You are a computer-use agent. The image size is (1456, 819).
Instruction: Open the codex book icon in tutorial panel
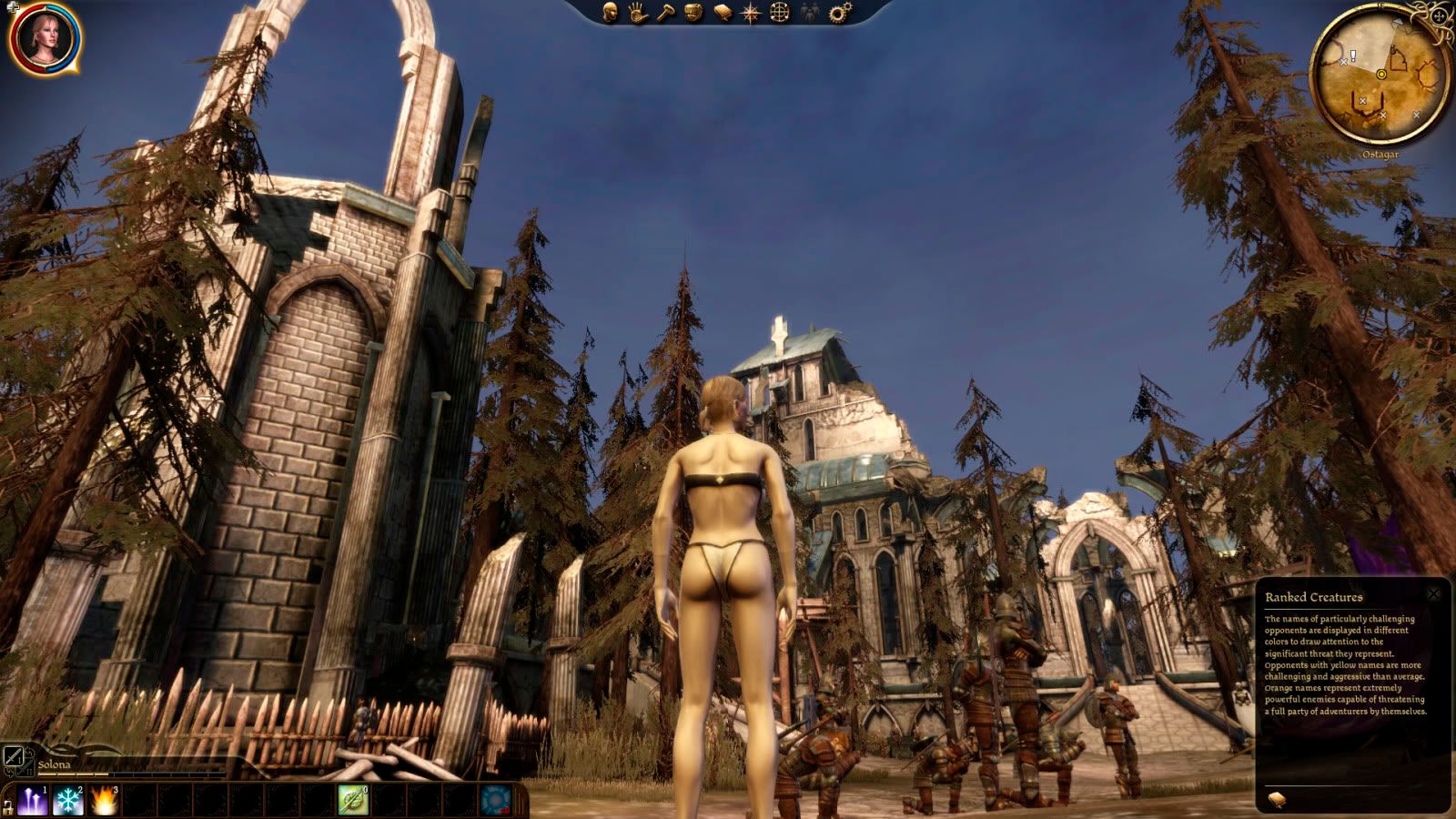pos(1277,799)
